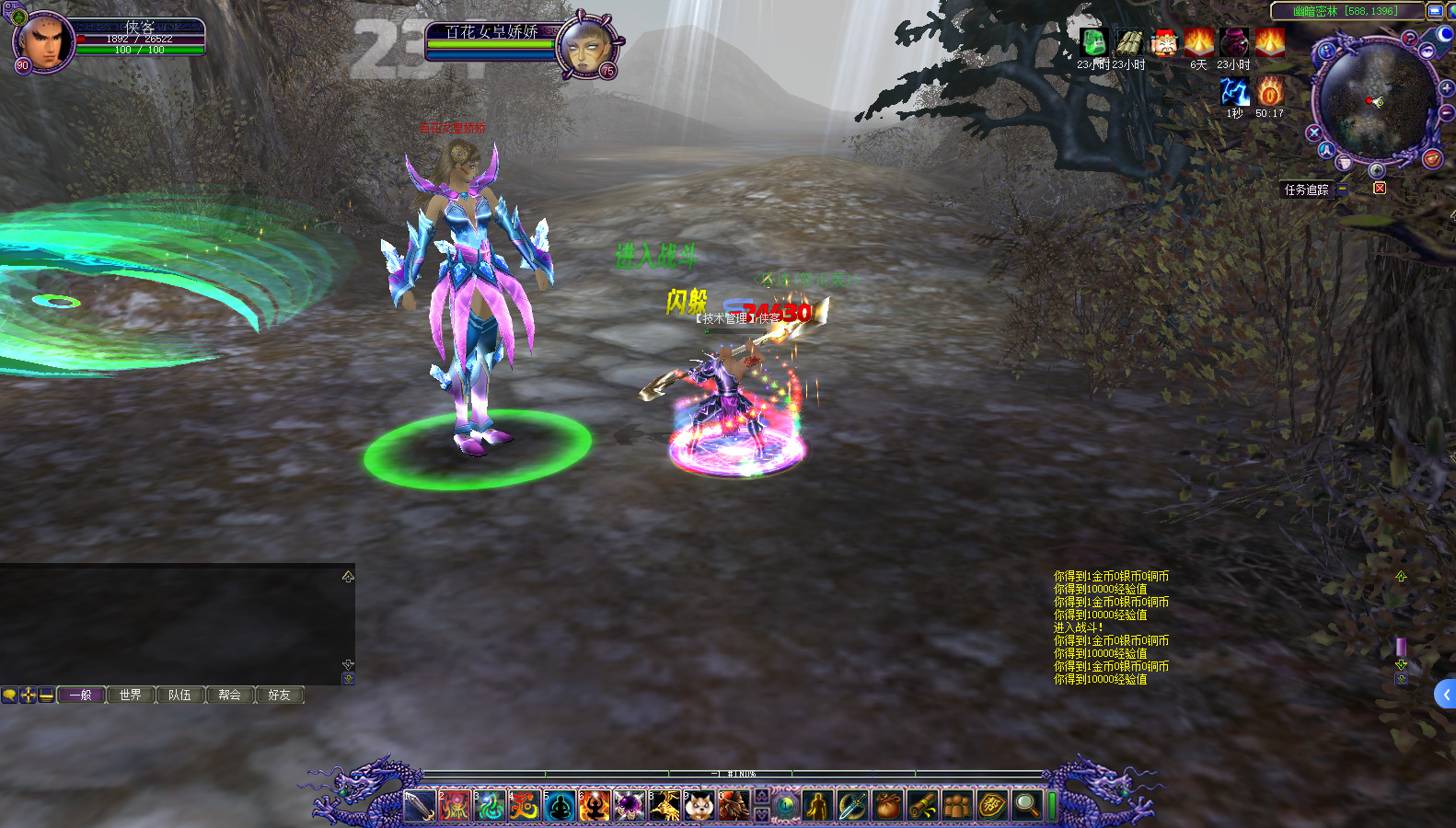Open the character panel from the golden figure icon
The height and width of the screenshot is (828, 1456).
click(x=817, y=806)
